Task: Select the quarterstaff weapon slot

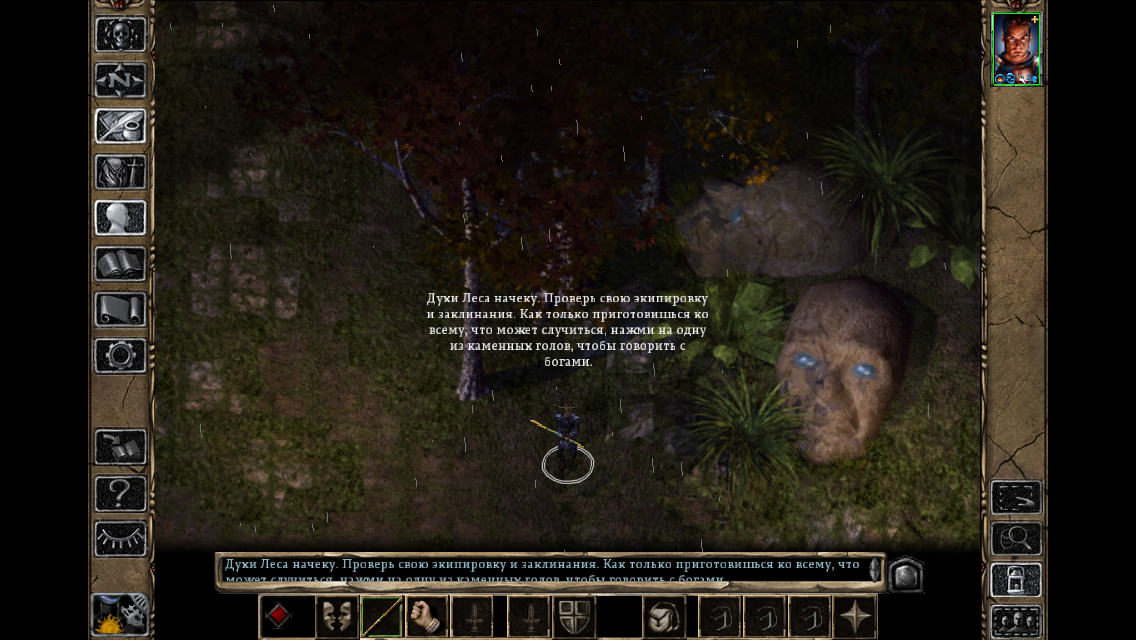Action: 382,616
